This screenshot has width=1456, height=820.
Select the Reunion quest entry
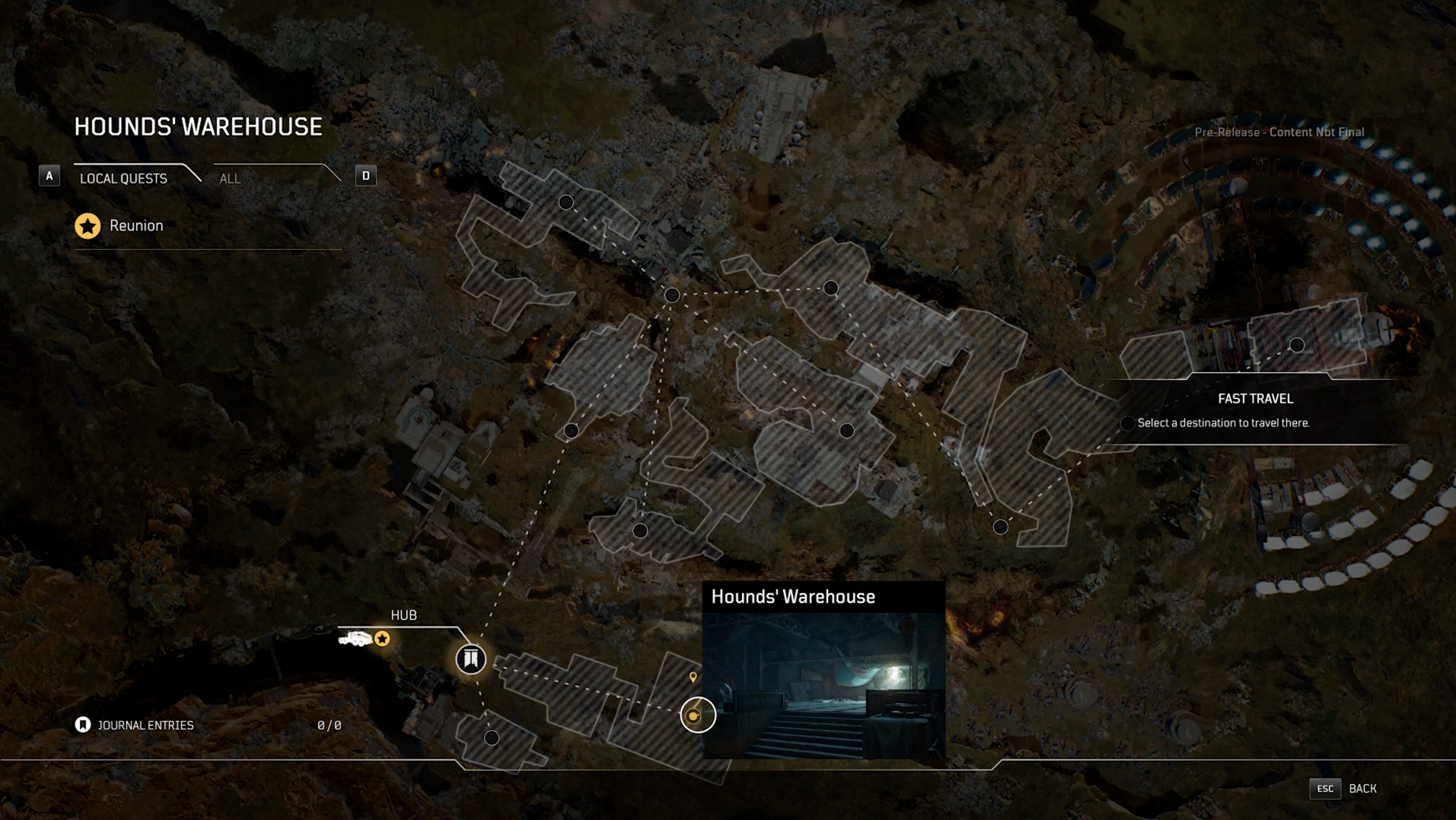tap(135, 226)
